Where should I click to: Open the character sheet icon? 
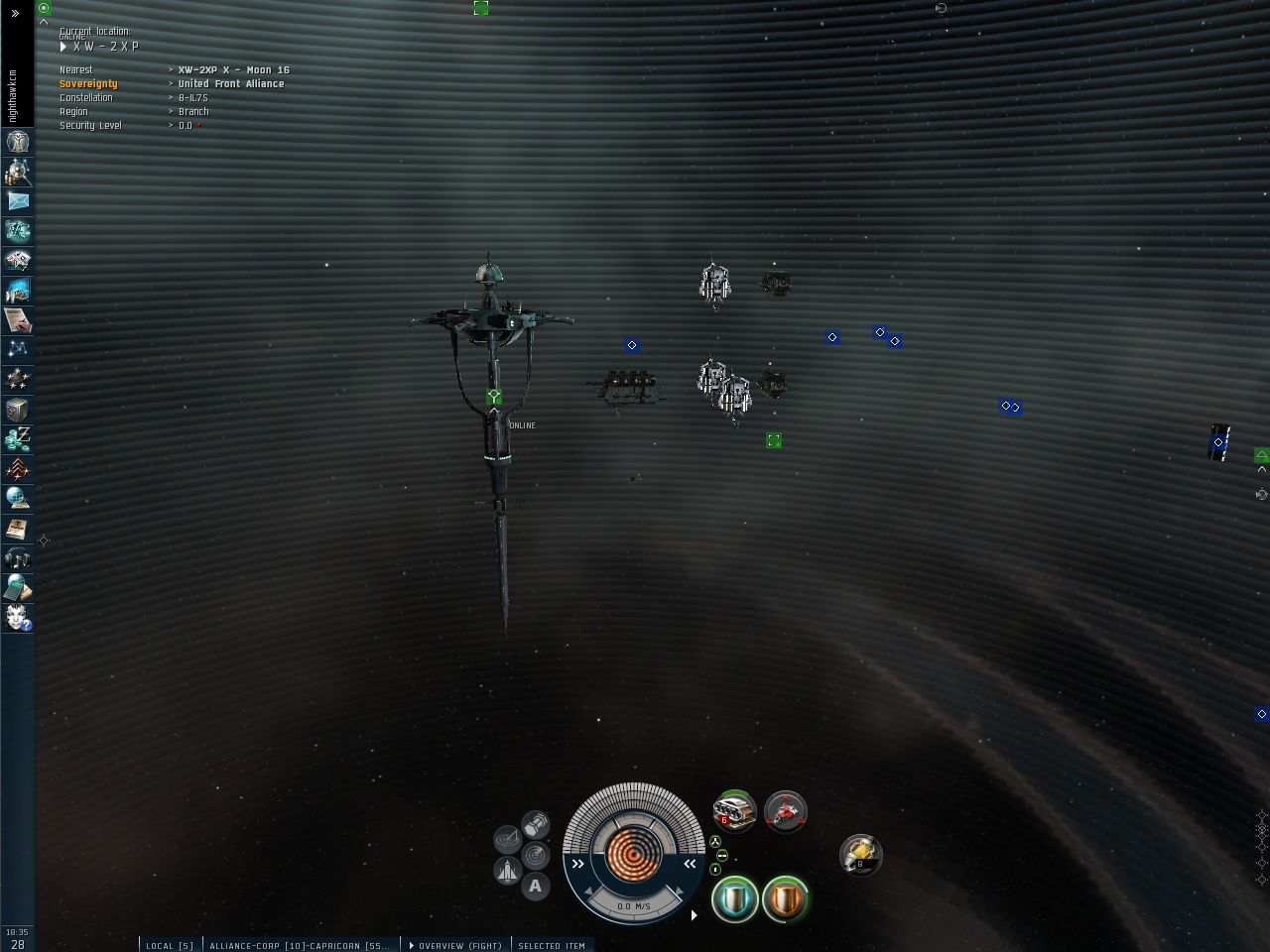(x=18, y=142)
